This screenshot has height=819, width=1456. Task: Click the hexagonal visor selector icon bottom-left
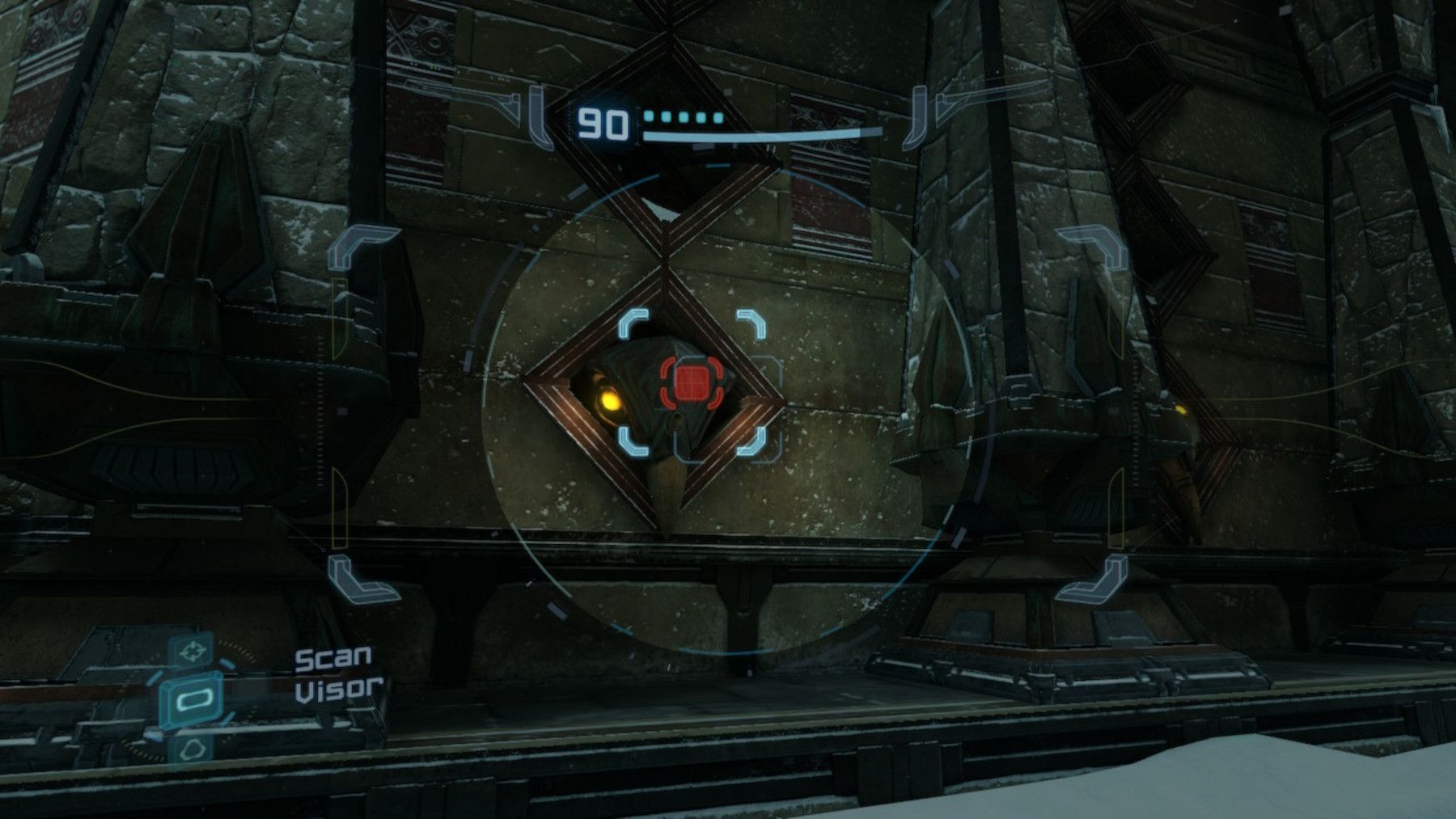pos(193,748)
